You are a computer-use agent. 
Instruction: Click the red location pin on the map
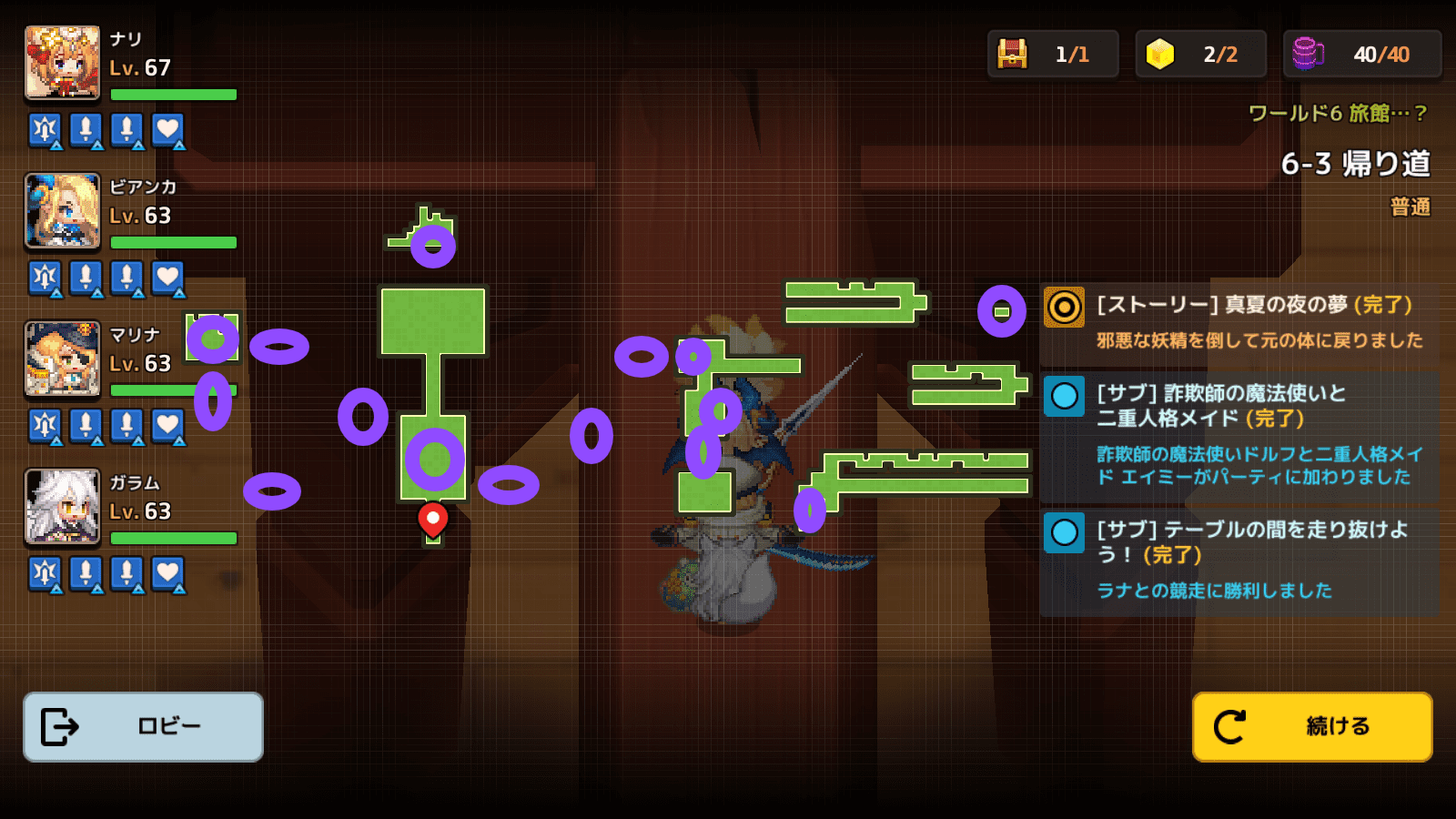coord(432,519)
